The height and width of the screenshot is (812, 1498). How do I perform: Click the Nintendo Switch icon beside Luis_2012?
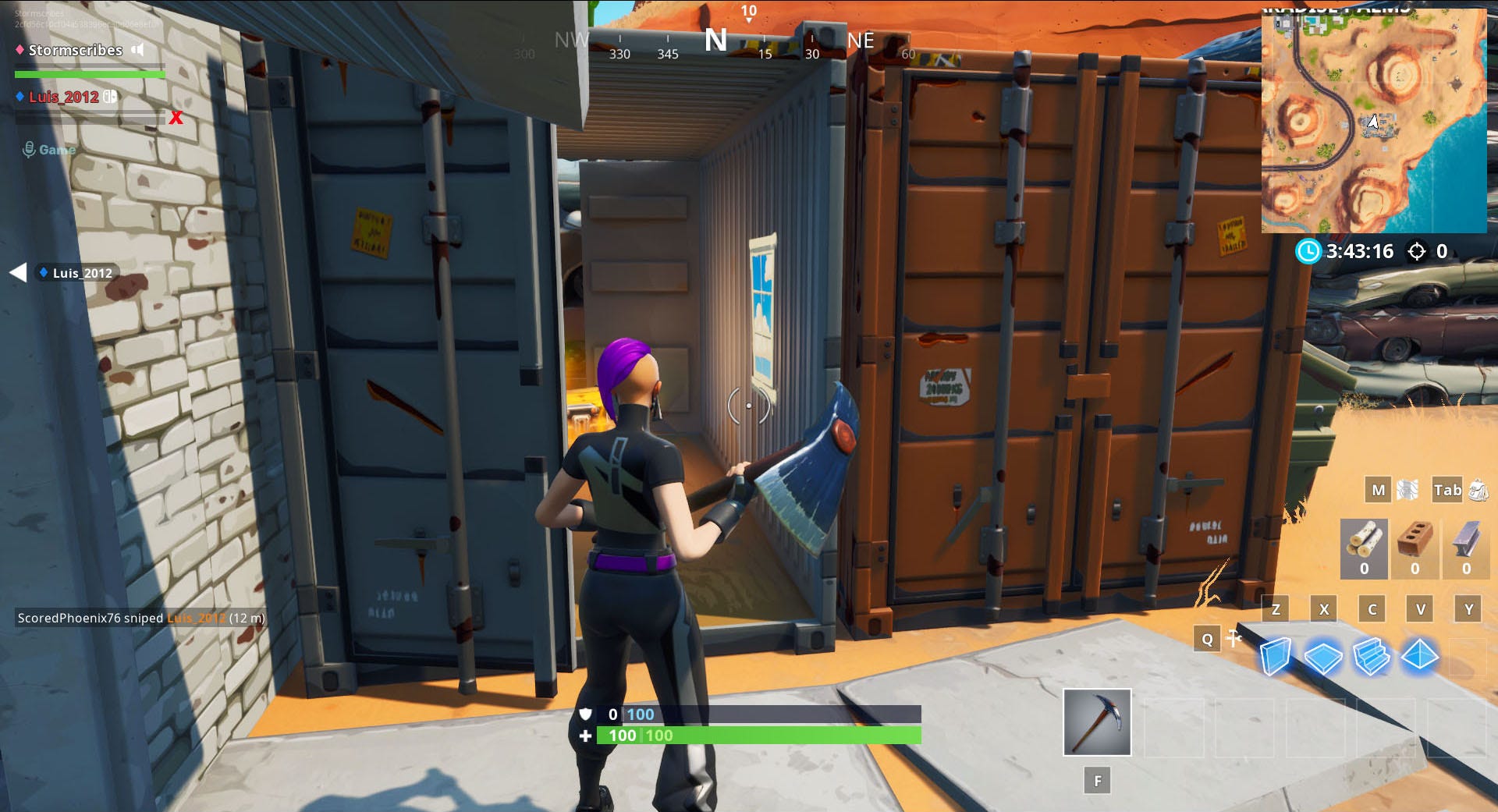[x=110, y=97]
